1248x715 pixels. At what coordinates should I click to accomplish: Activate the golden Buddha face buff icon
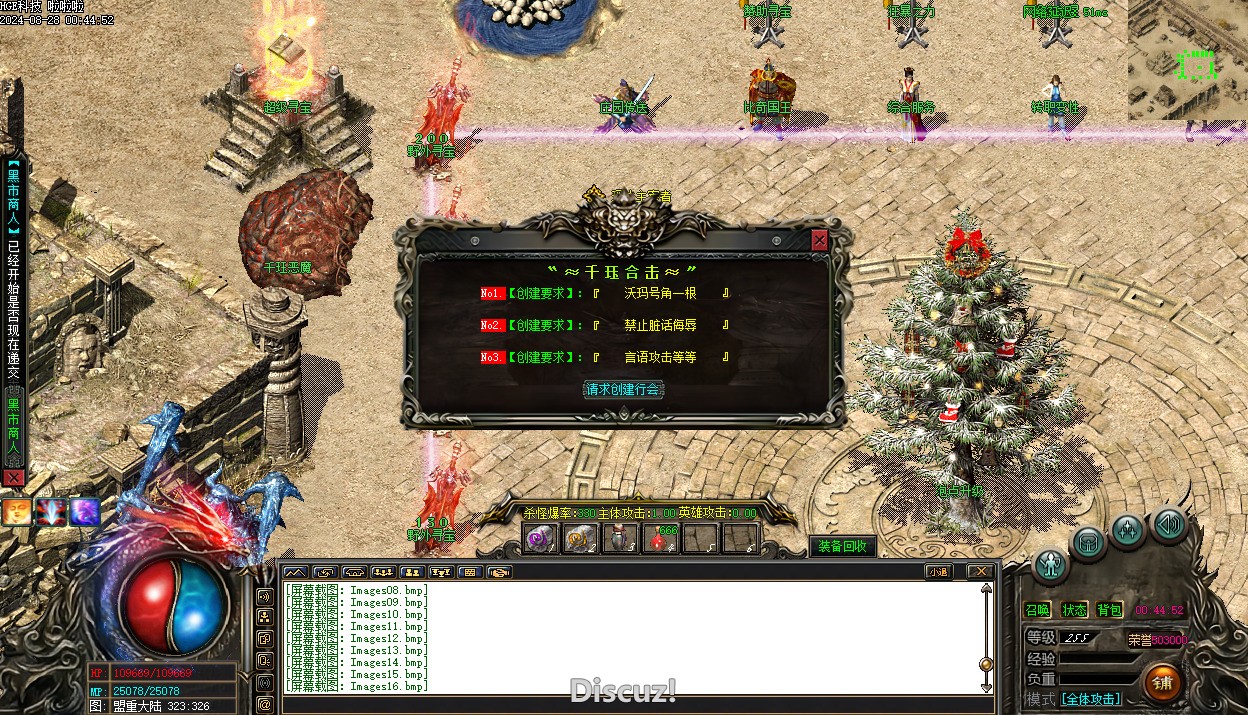pos(16,512)
